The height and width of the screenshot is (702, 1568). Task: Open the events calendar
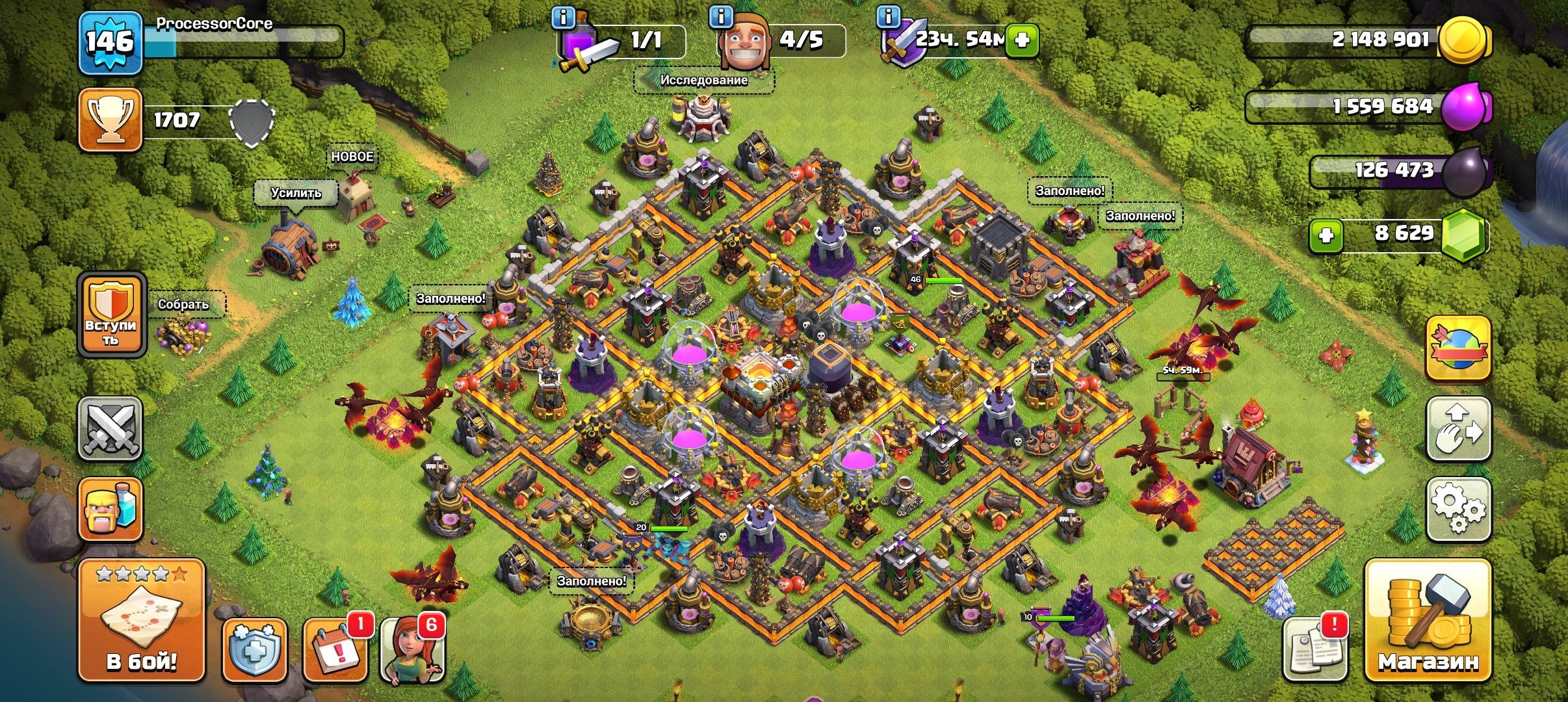point(335,649)
